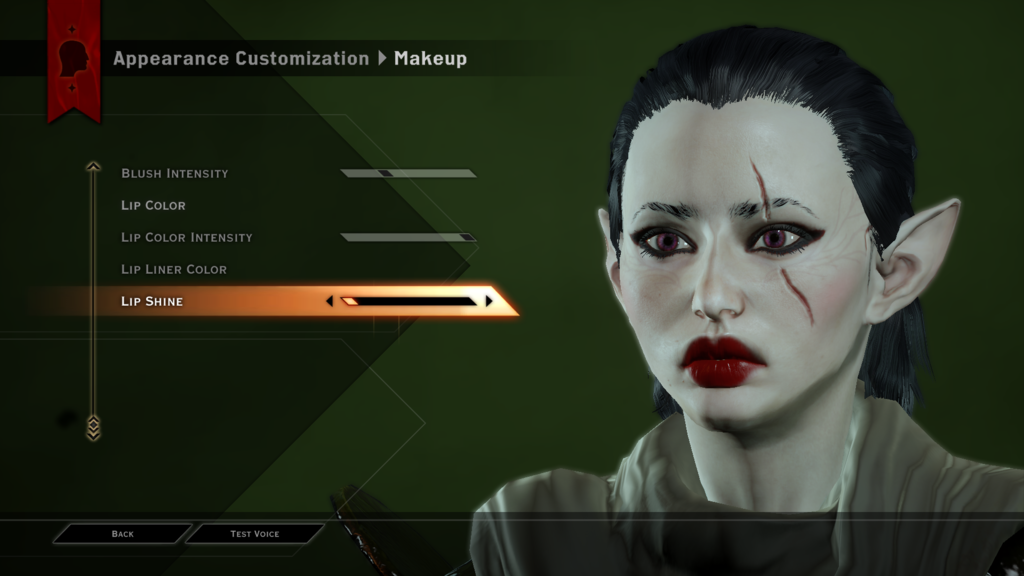
Task: Choose the Lip Color option
Action: coord(154,206)
